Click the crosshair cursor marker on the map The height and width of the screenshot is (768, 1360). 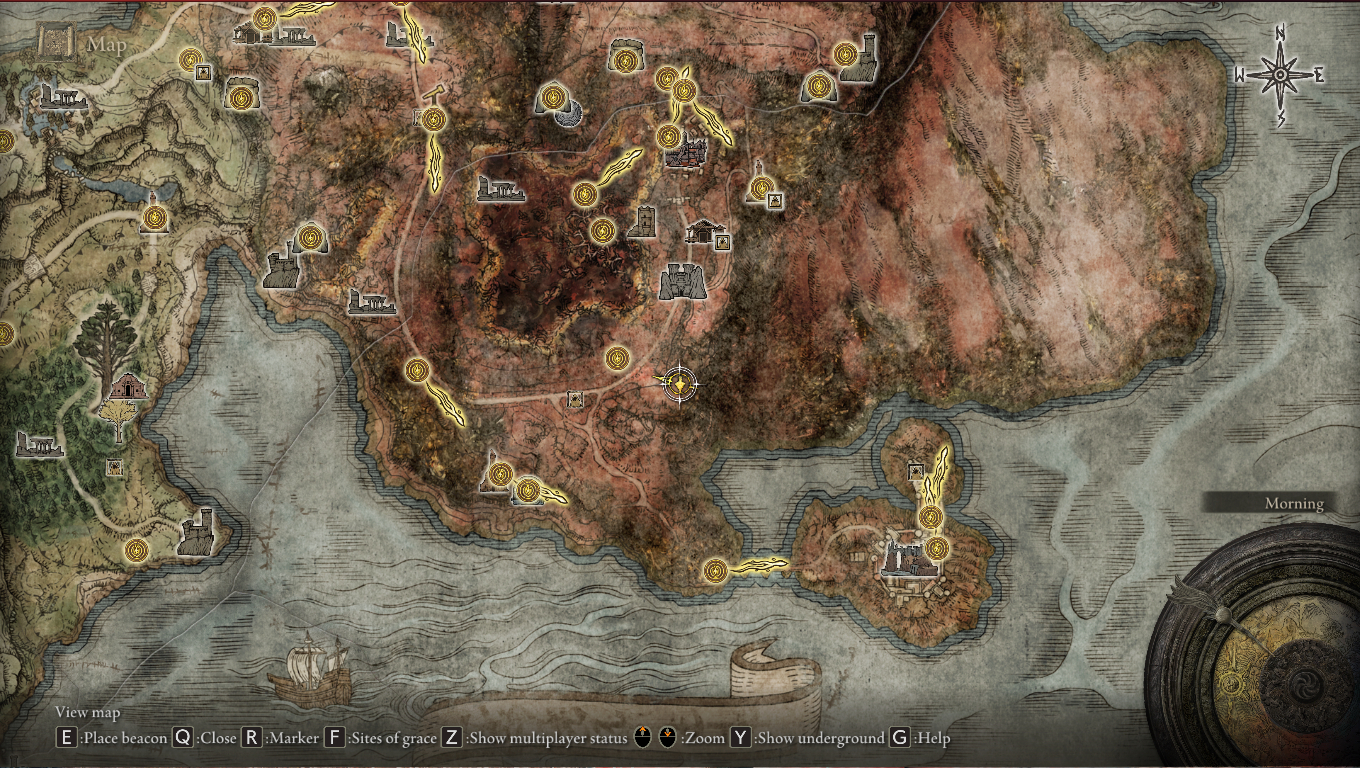(x=678, y=385)
